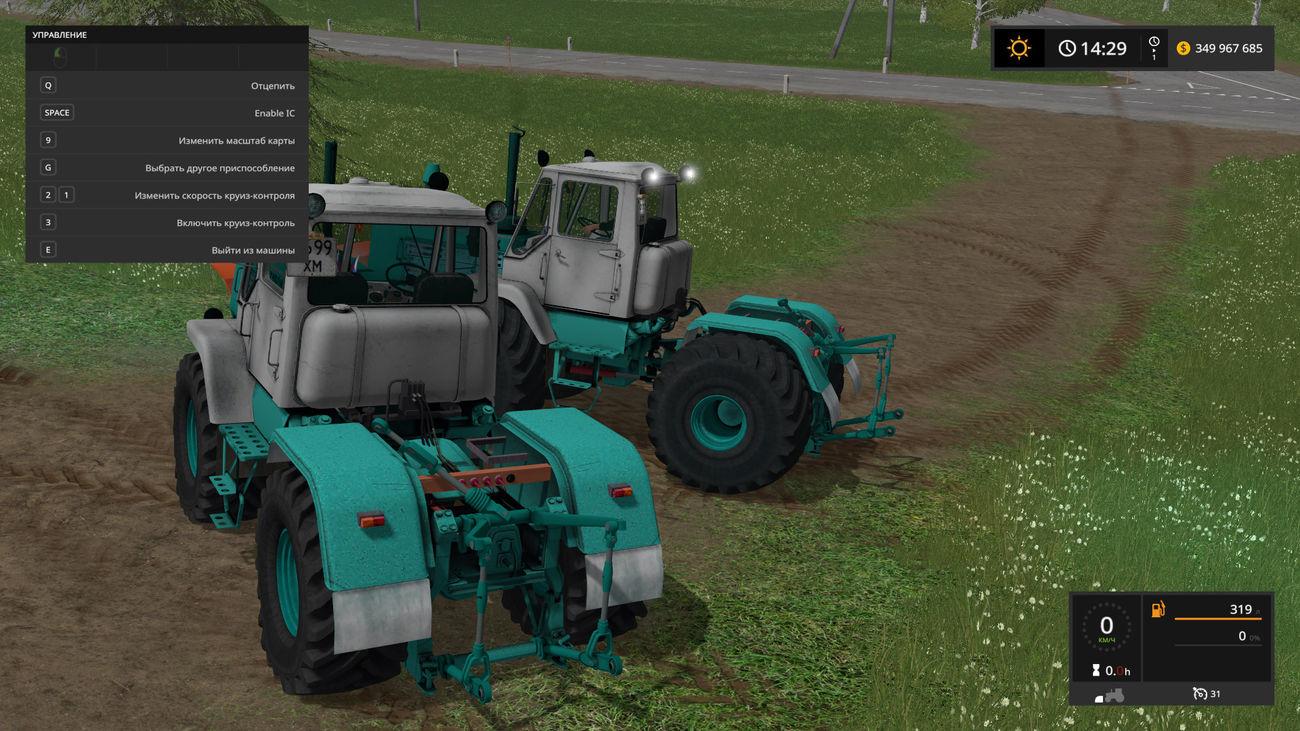Click the cruise control gauge icon showing 31
The width and height of the screenshot is (1300, 731).
(x=1200, y=693)
